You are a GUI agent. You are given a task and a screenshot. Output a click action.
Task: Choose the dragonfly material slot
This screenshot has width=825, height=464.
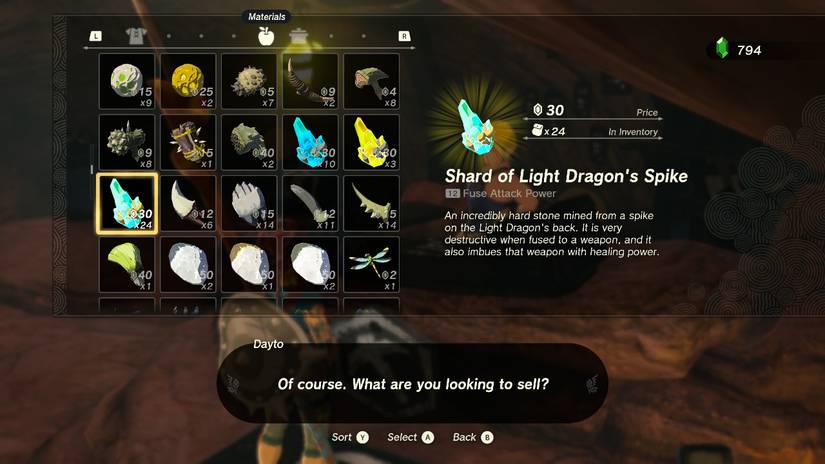pyautogui.click(x=371, y=264)
